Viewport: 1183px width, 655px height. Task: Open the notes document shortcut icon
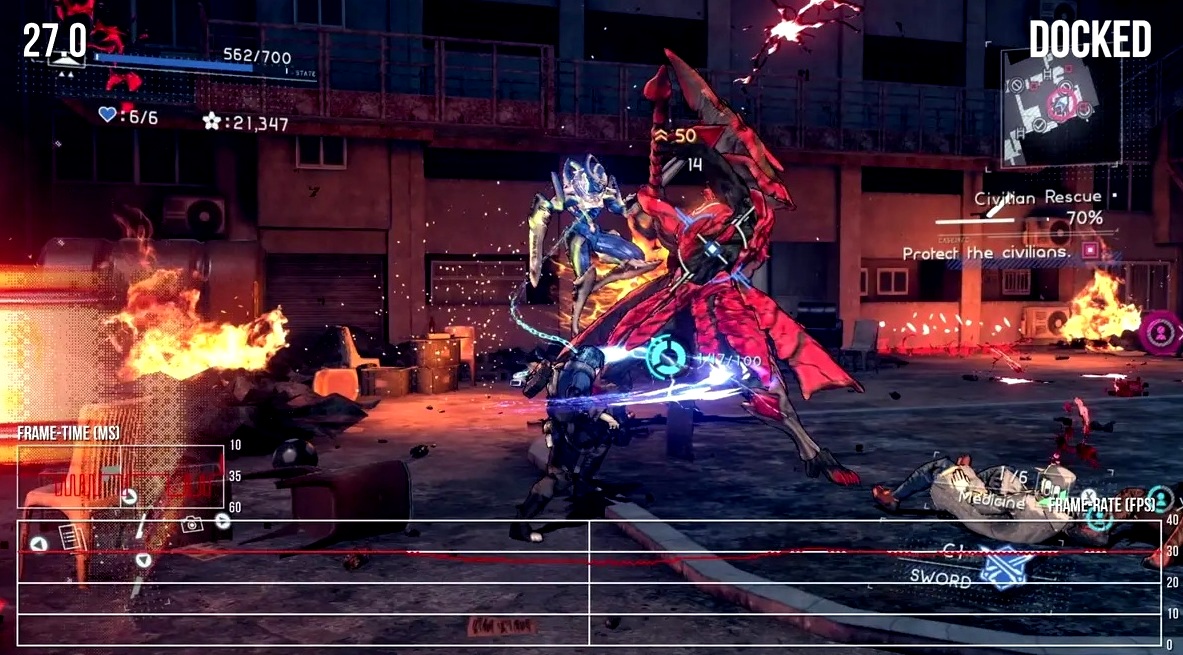pos(69,536)
